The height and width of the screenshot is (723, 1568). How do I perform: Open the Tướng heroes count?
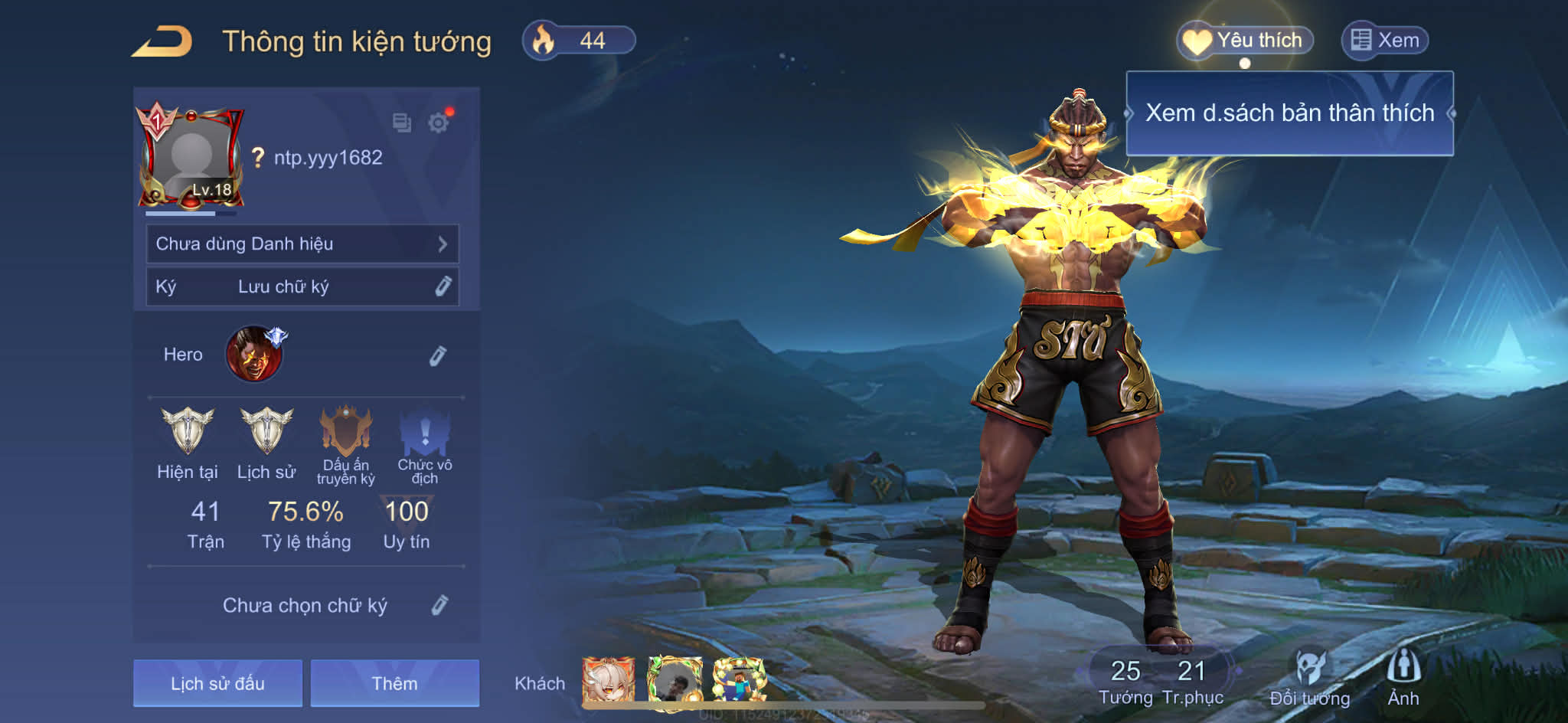coord(1125,681)
